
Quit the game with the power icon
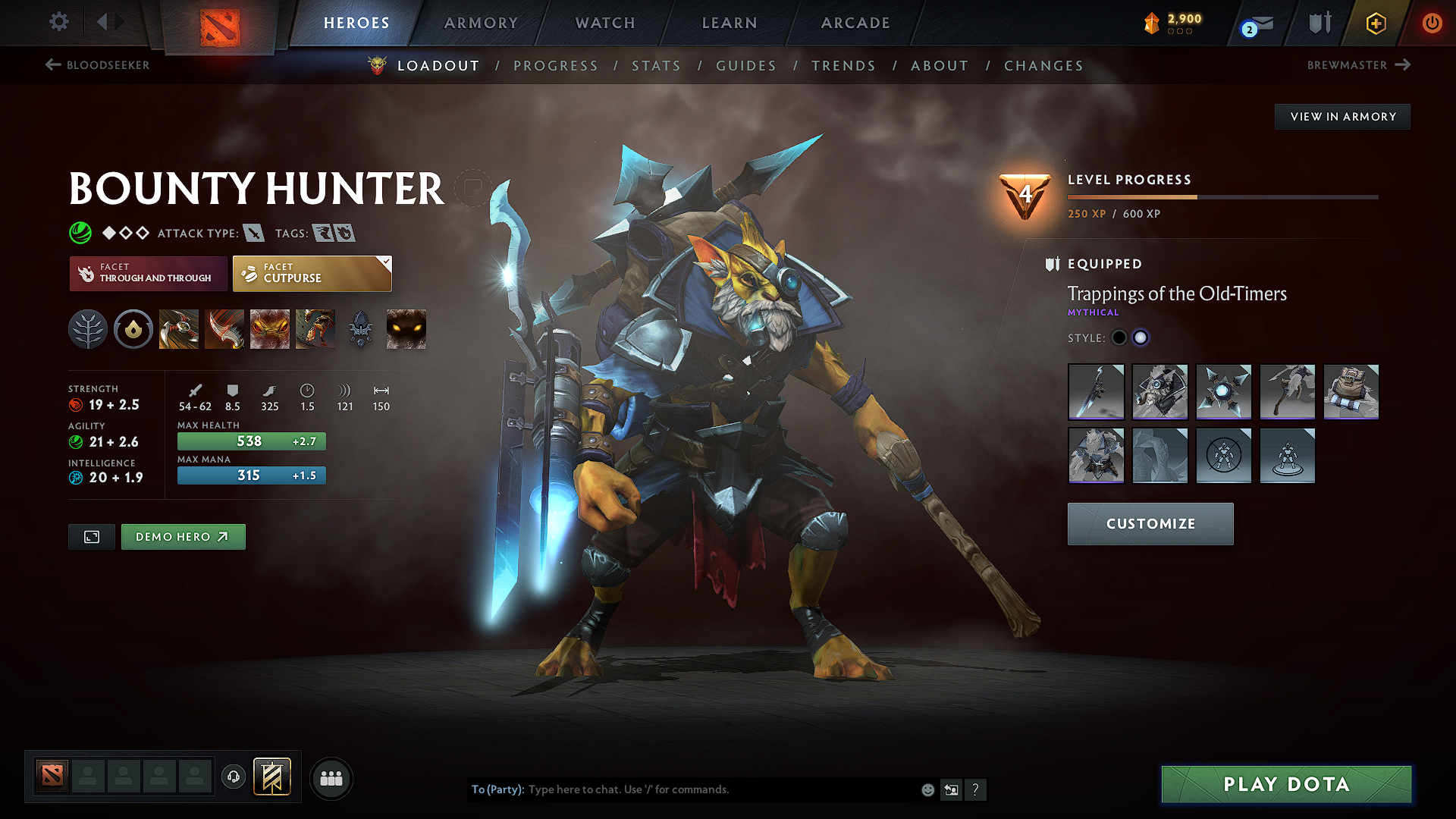[1432, 23]
